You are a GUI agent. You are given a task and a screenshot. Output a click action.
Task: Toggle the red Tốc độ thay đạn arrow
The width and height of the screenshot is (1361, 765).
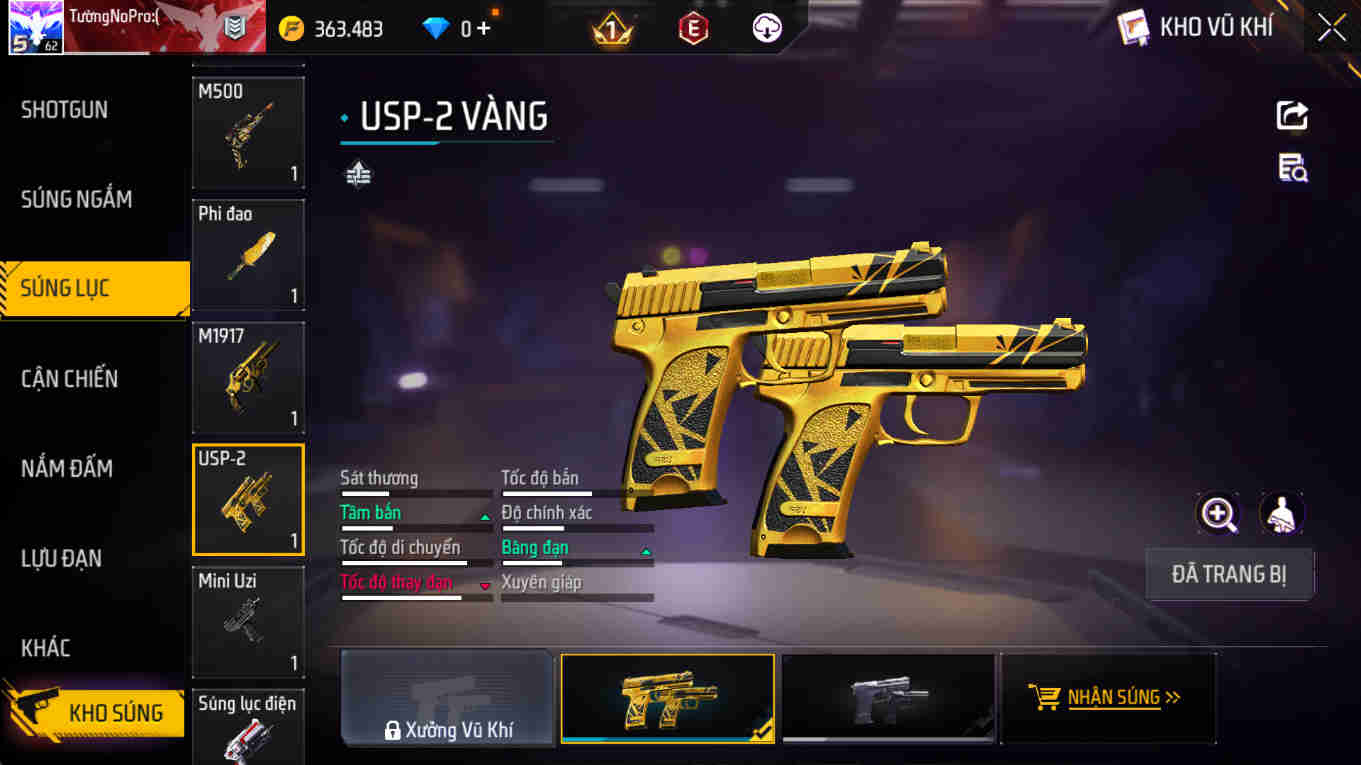[484, 586]
